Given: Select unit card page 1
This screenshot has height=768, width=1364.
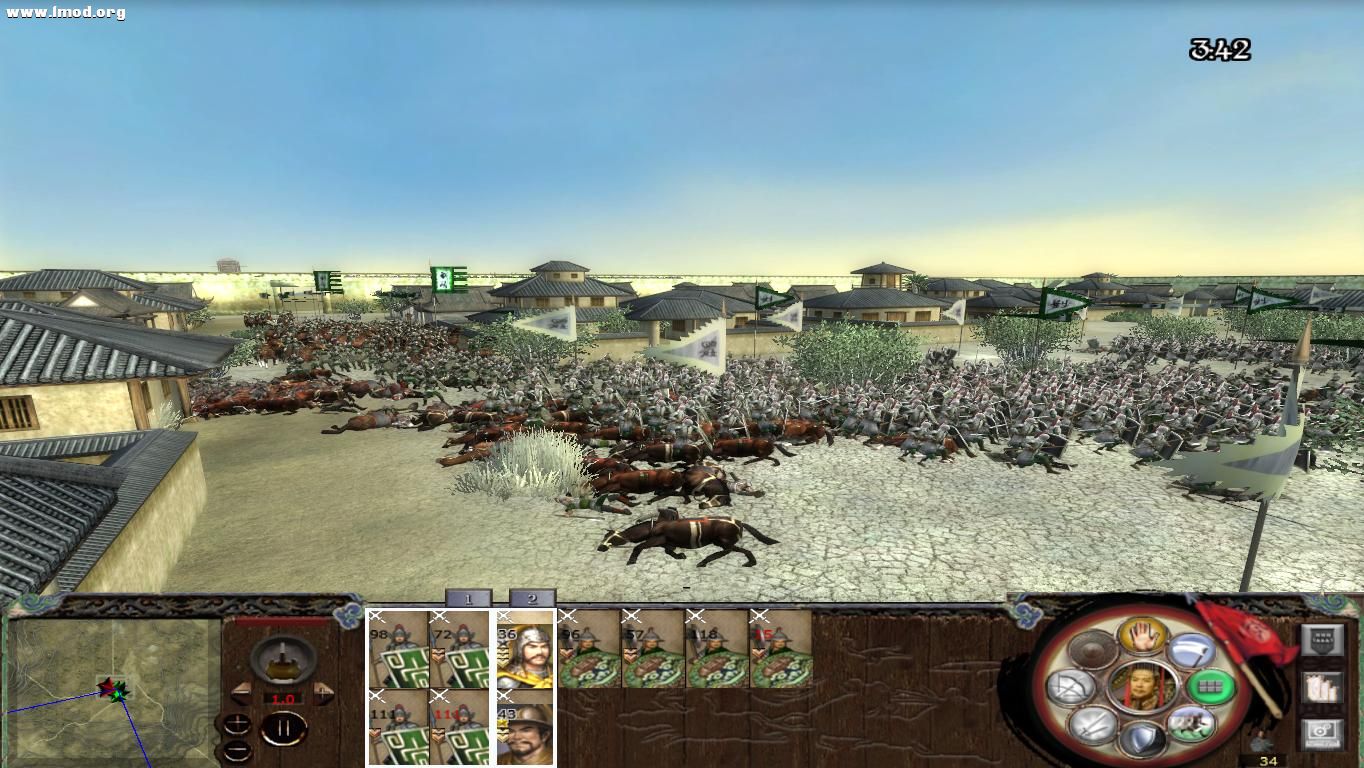Looking at the screenshot, I should tap(467, 598).
